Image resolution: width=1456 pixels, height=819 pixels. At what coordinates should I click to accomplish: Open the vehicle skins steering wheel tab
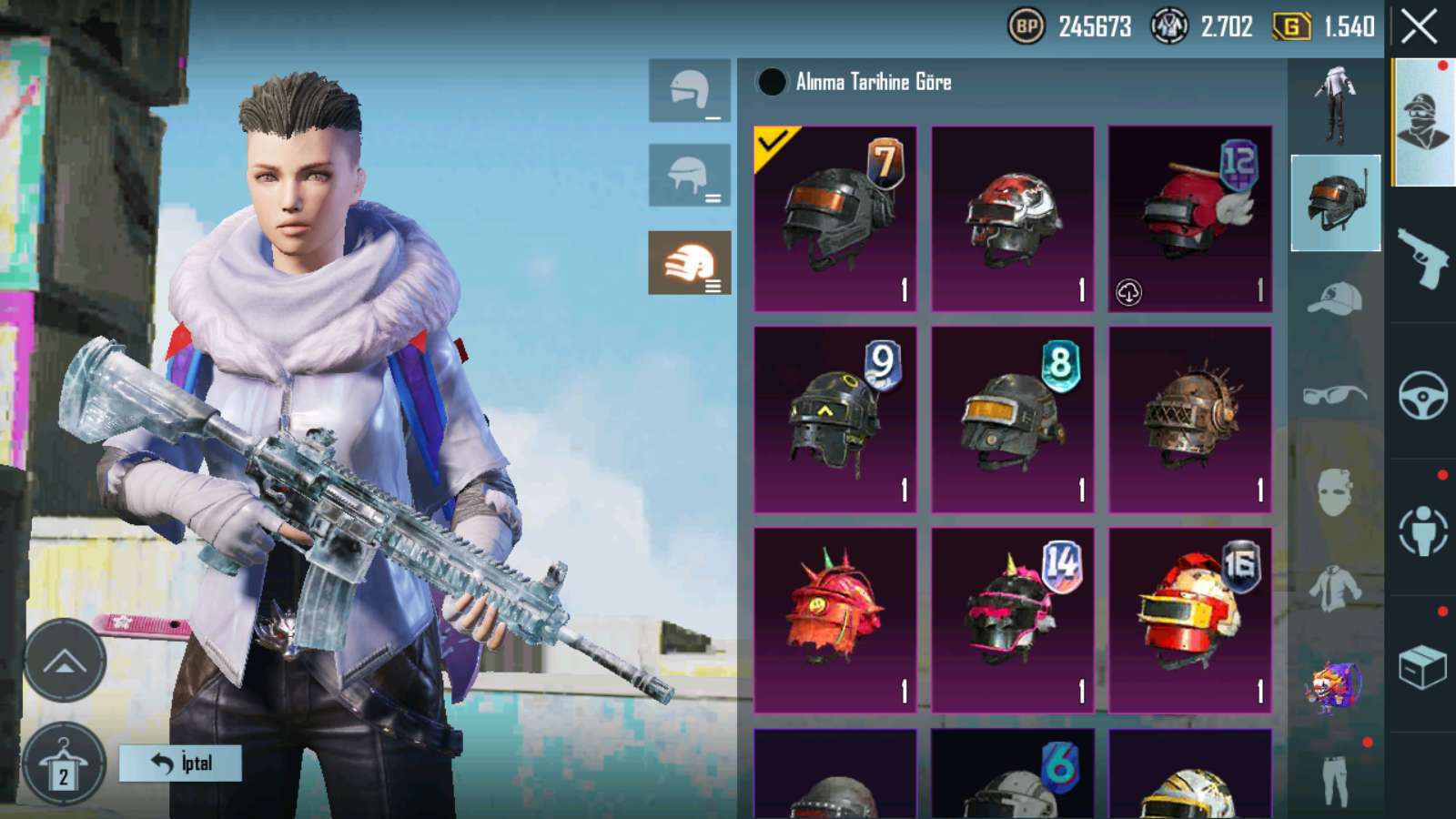click(x=1423, y=394)
